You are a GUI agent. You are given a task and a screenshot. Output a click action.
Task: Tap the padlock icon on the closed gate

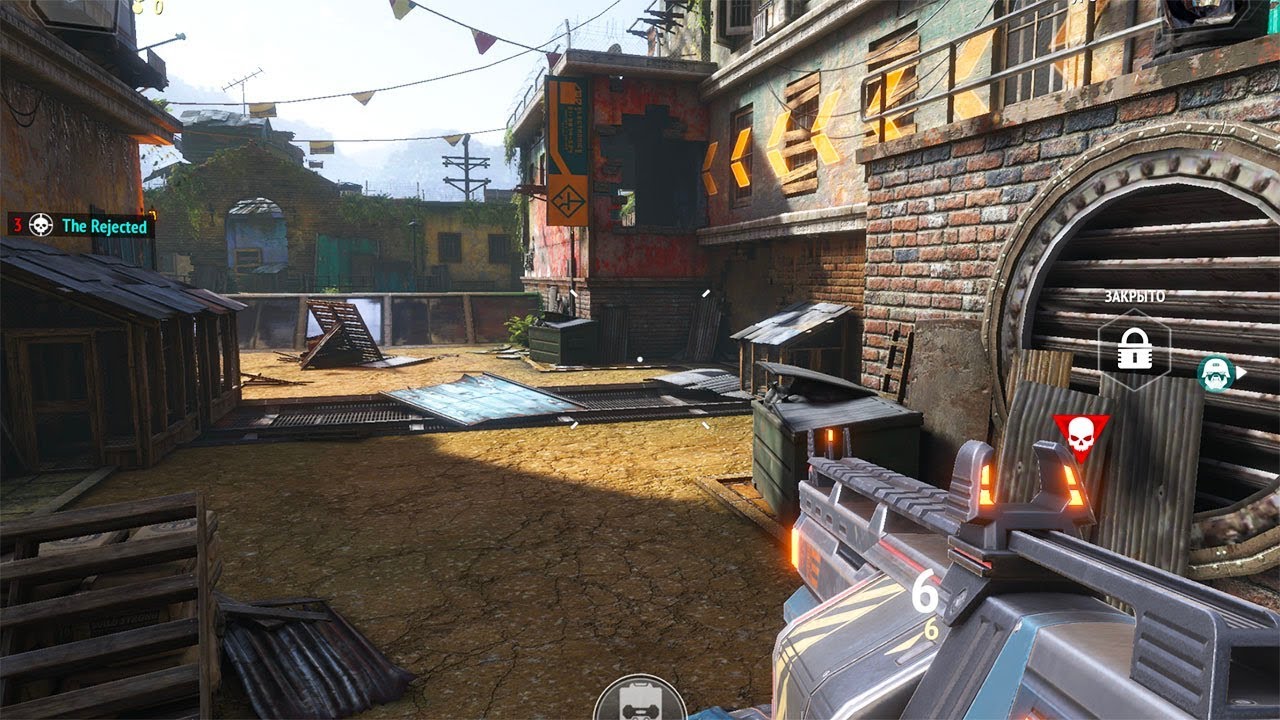[x=1134, y=350]
